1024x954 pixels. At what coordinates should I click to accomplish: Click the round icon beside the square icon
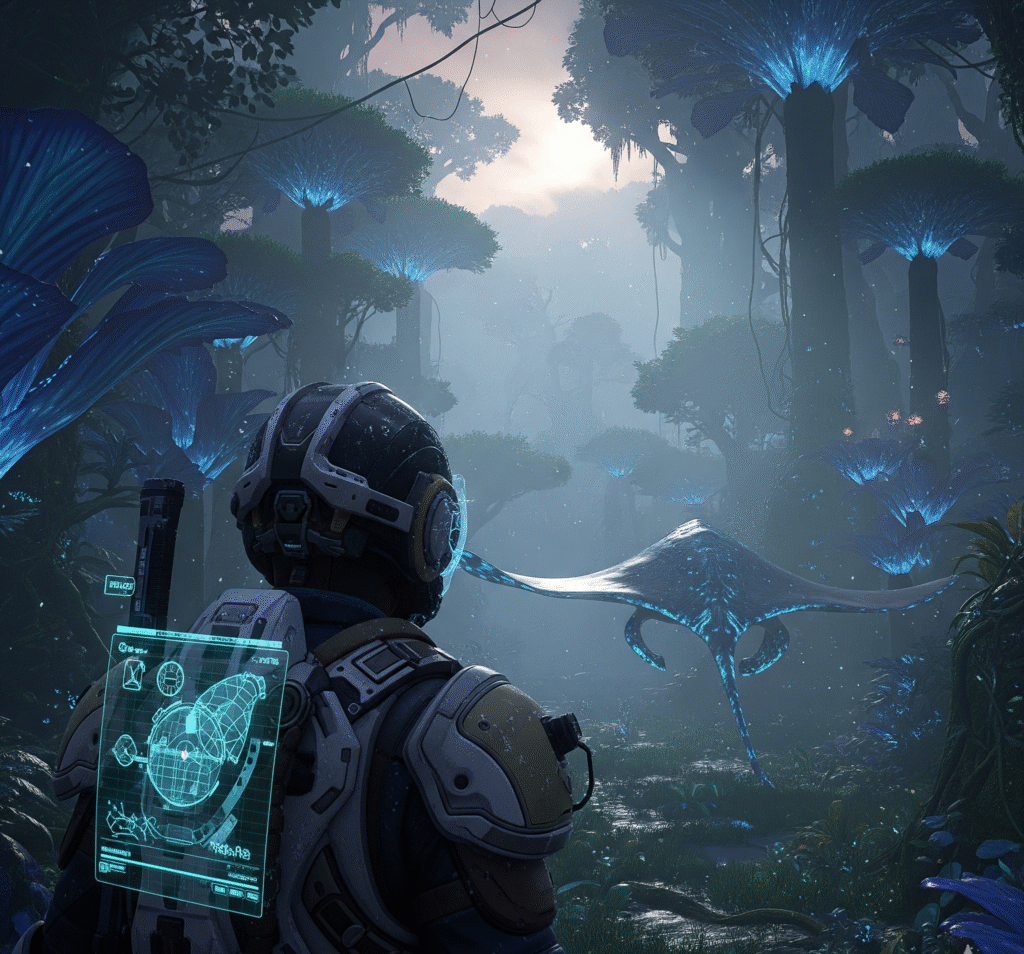click(168, 678)
